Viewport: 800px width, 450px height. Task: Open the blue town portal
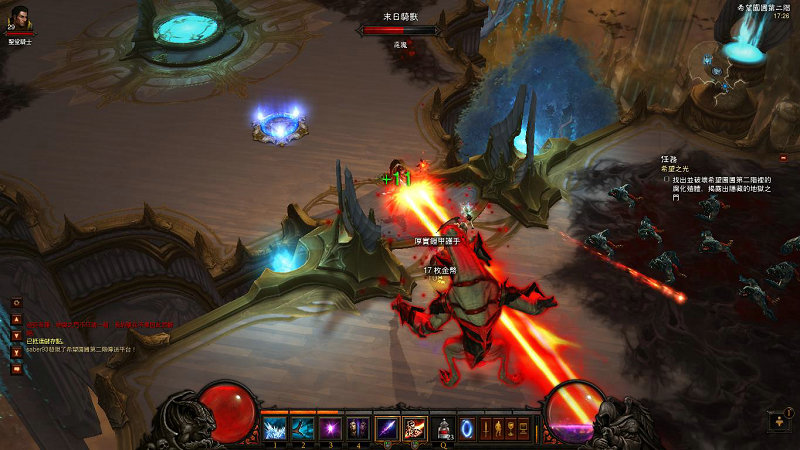(466, 429)
